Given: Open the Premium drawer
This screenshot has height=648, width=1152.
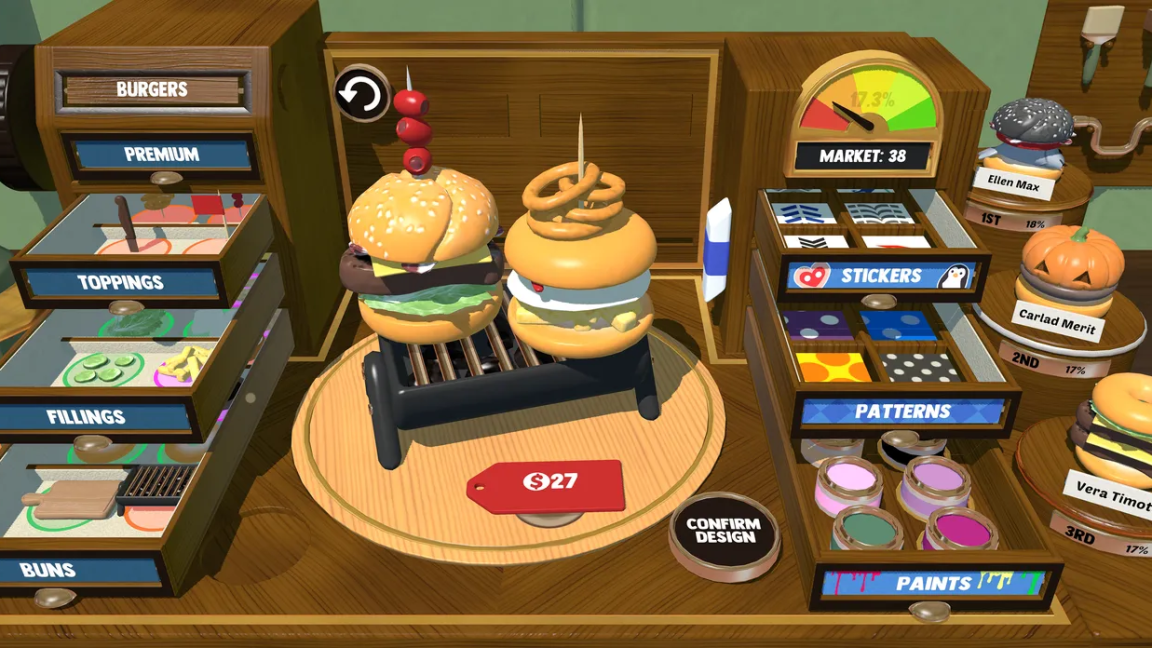Looking at the screenshot, I should (161, 155).
